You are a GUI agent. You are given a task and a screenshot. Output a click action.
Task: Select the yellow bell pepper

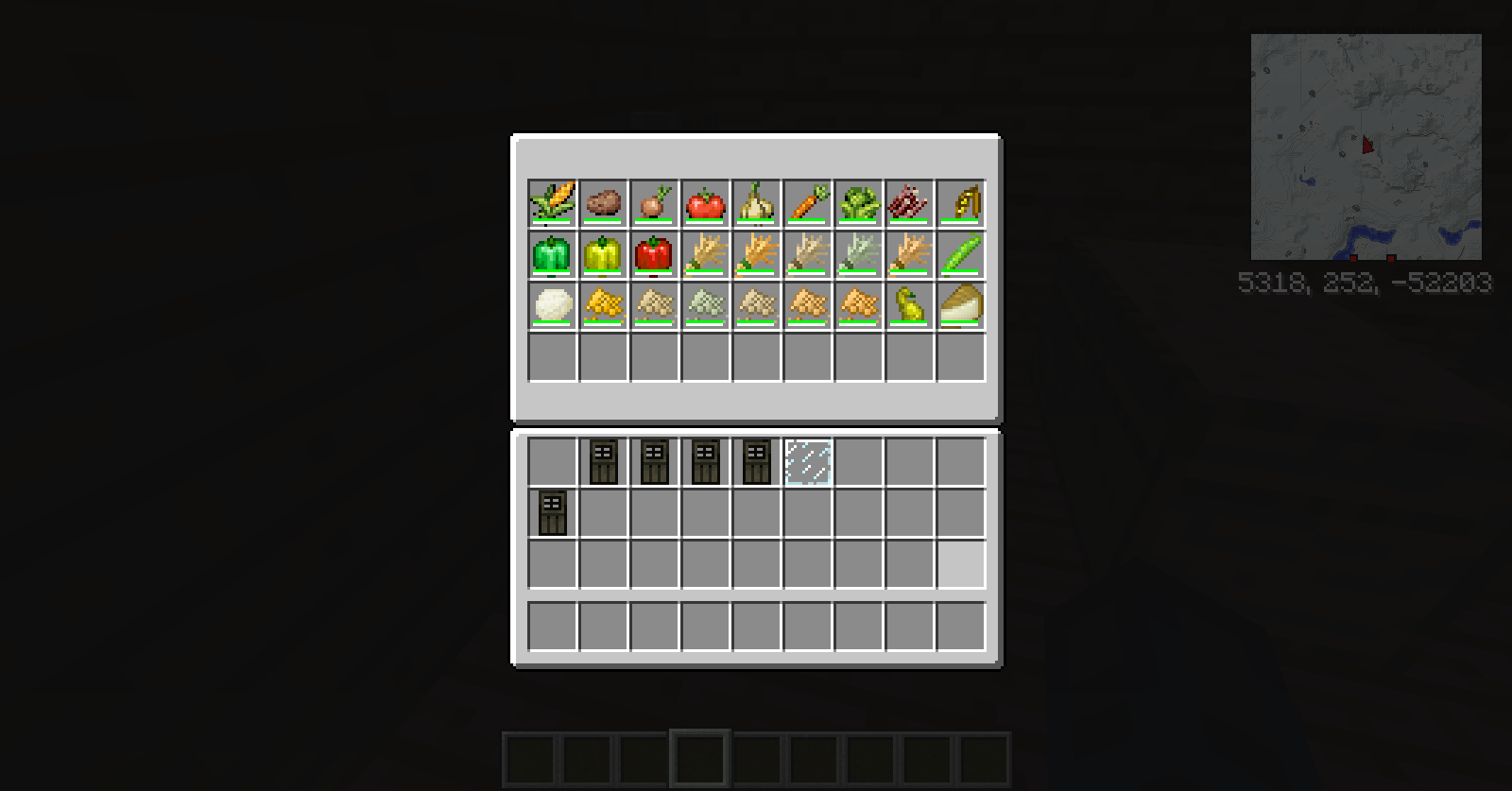click(604, 253)
